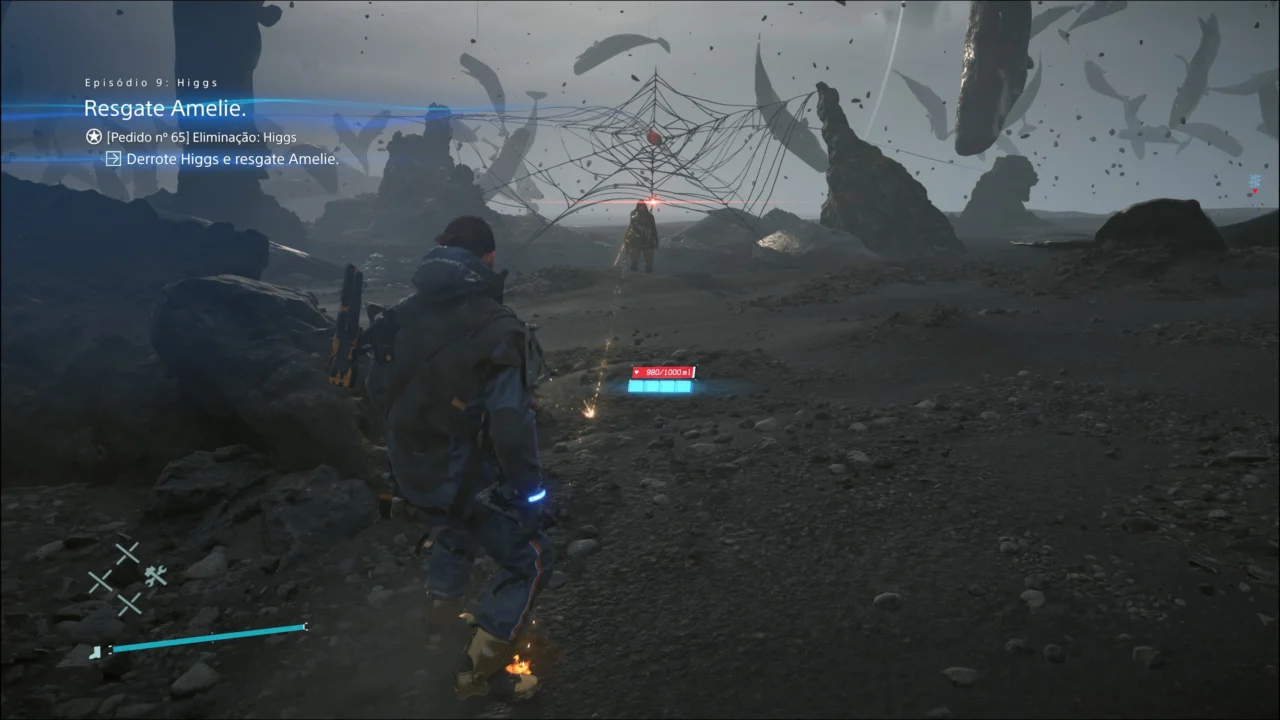The width and height of the screenshot is (1280, 720).
Task: Click the tools and wrench equipment icon
Action: pos(156,575)
